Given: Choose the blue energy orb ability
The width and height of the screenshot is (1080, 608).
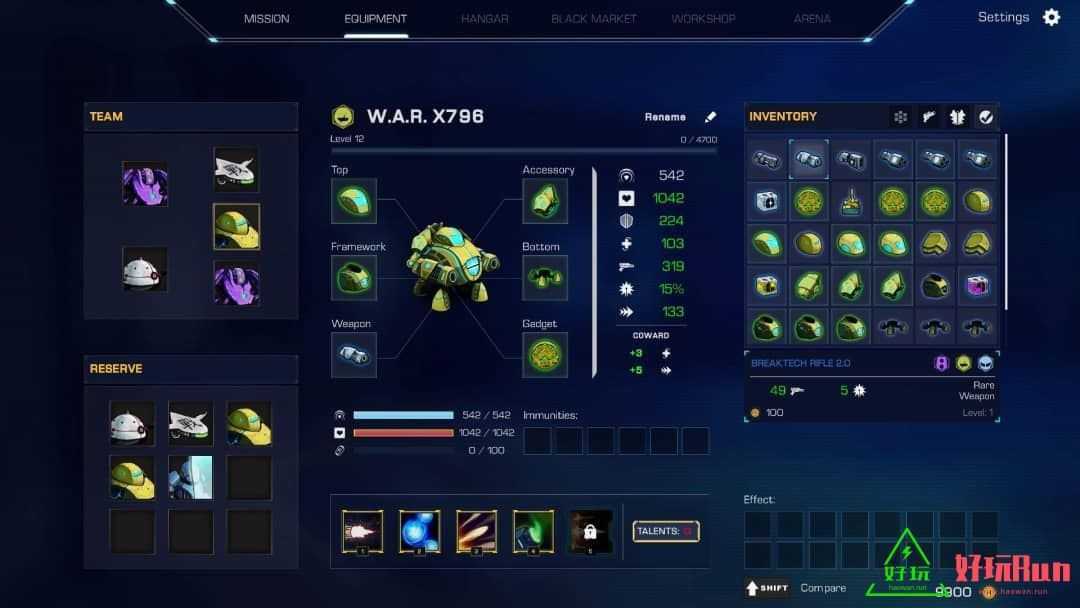Looking at the screenshot, I should coord(419,531).
